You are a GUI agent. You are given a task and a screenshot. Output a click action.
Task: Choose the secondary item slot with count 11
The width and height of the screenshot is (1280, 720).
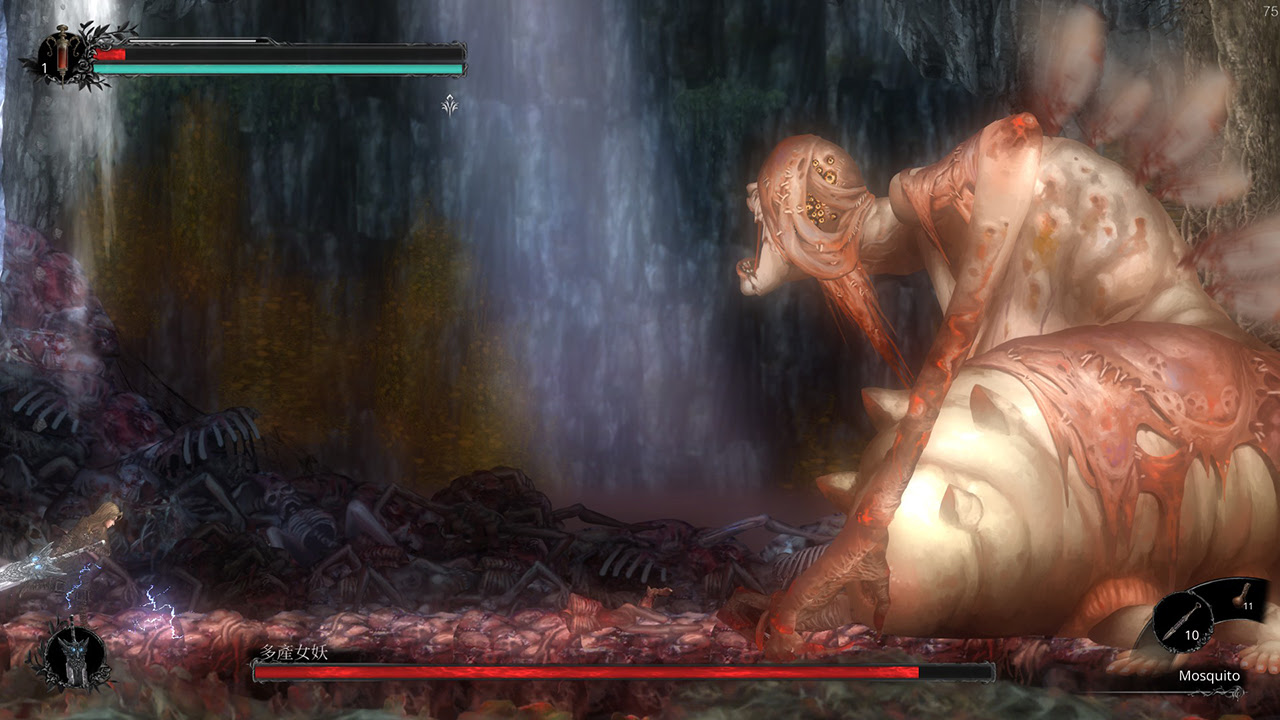pos(1243,596)
